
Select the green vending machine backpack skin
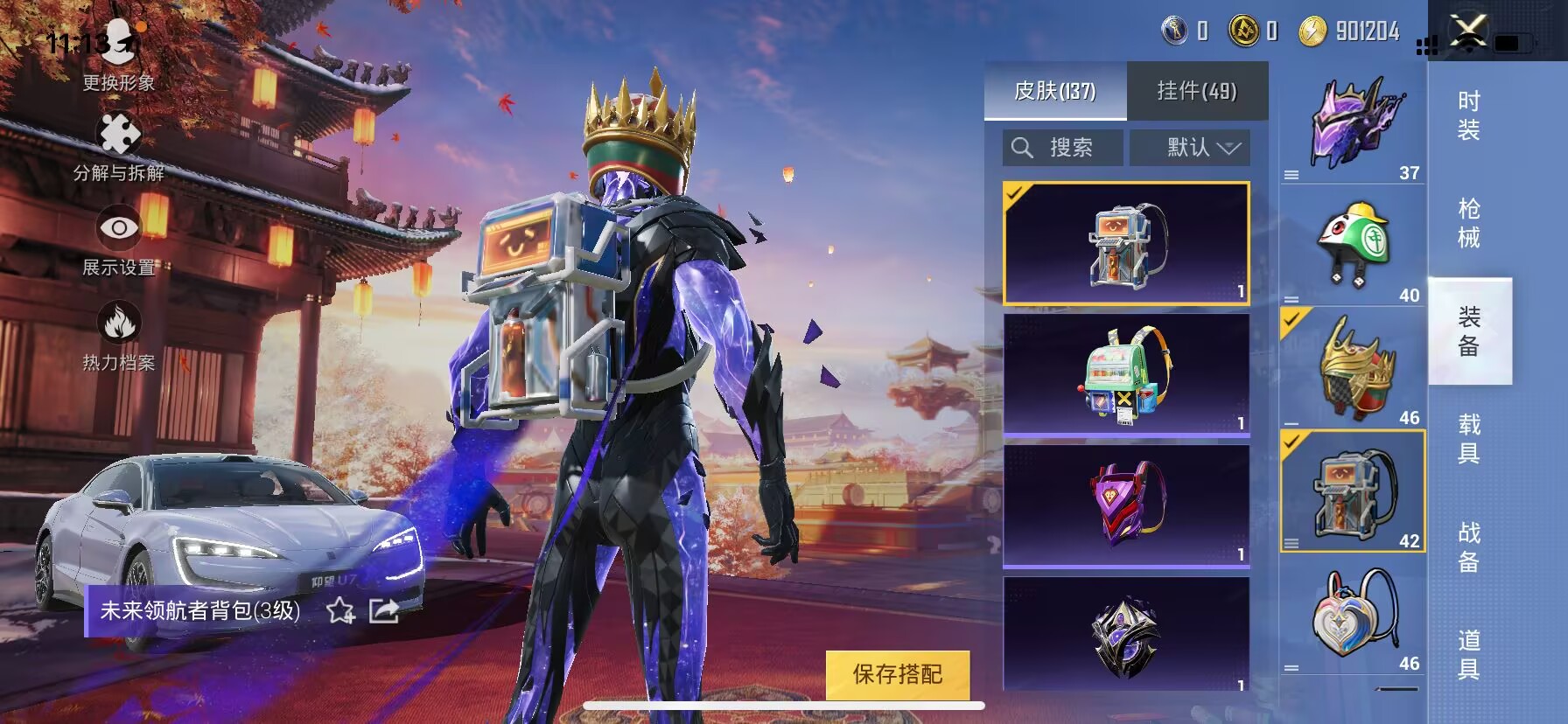[1126, 374]
